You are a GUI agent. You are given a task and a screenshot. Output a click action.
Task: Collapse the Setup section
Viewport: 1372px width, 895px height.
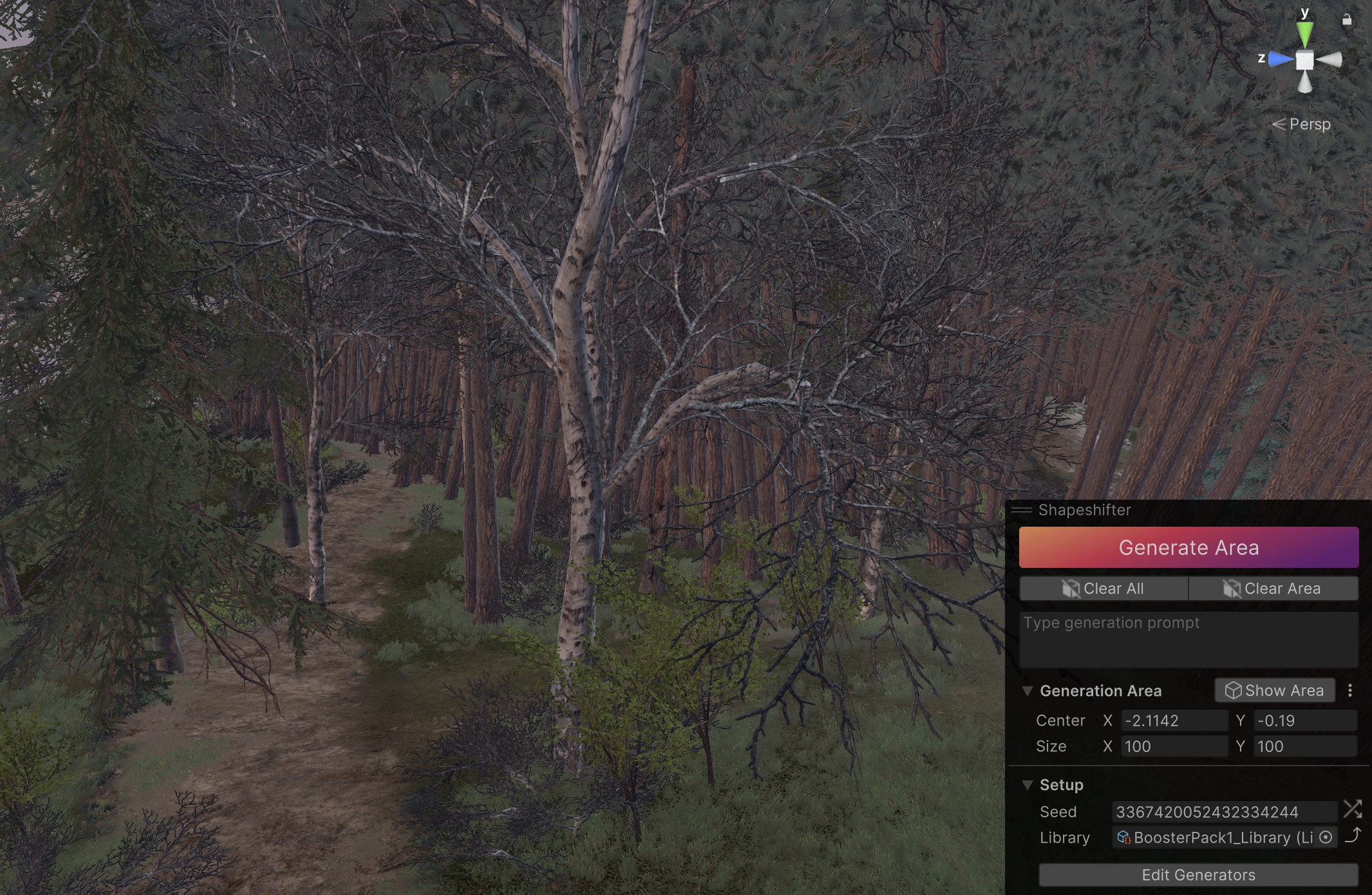[x=1028, y=785]
